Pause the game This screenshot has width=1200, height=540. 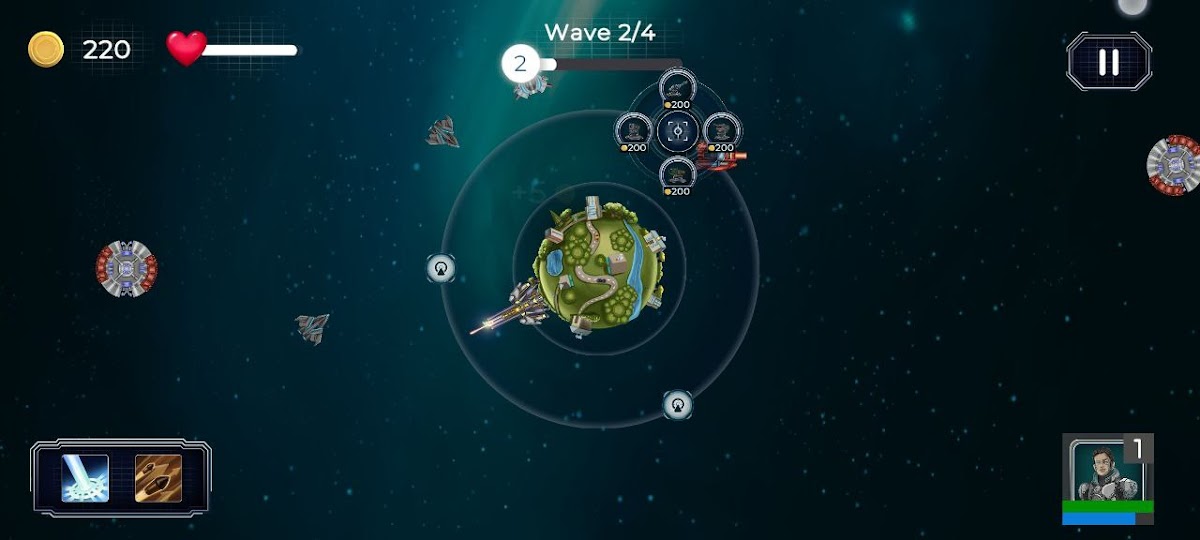[x=1108, y=62]
